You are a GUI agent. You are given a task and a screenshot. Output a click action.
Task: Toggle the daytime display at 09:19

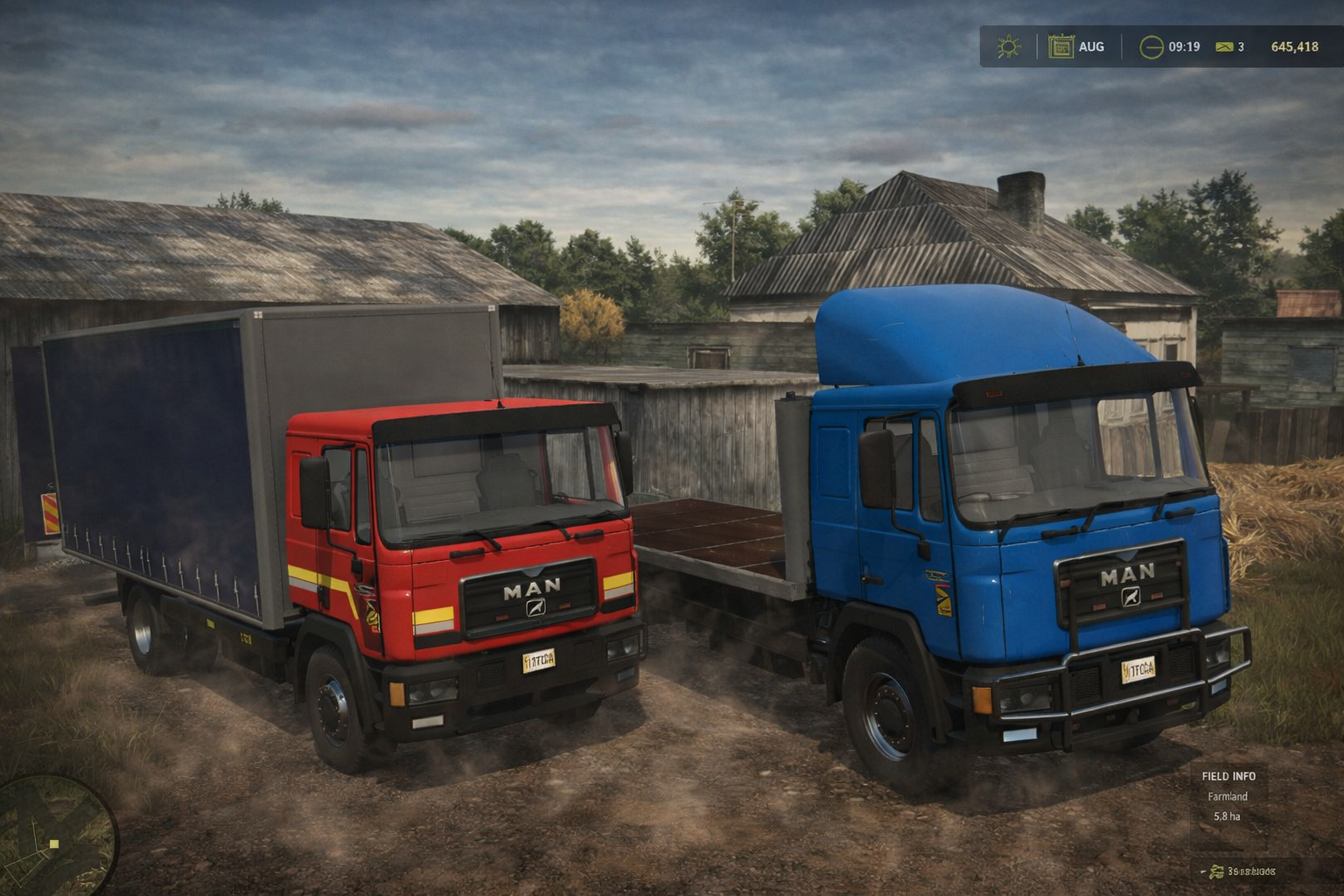point(1185,46)
